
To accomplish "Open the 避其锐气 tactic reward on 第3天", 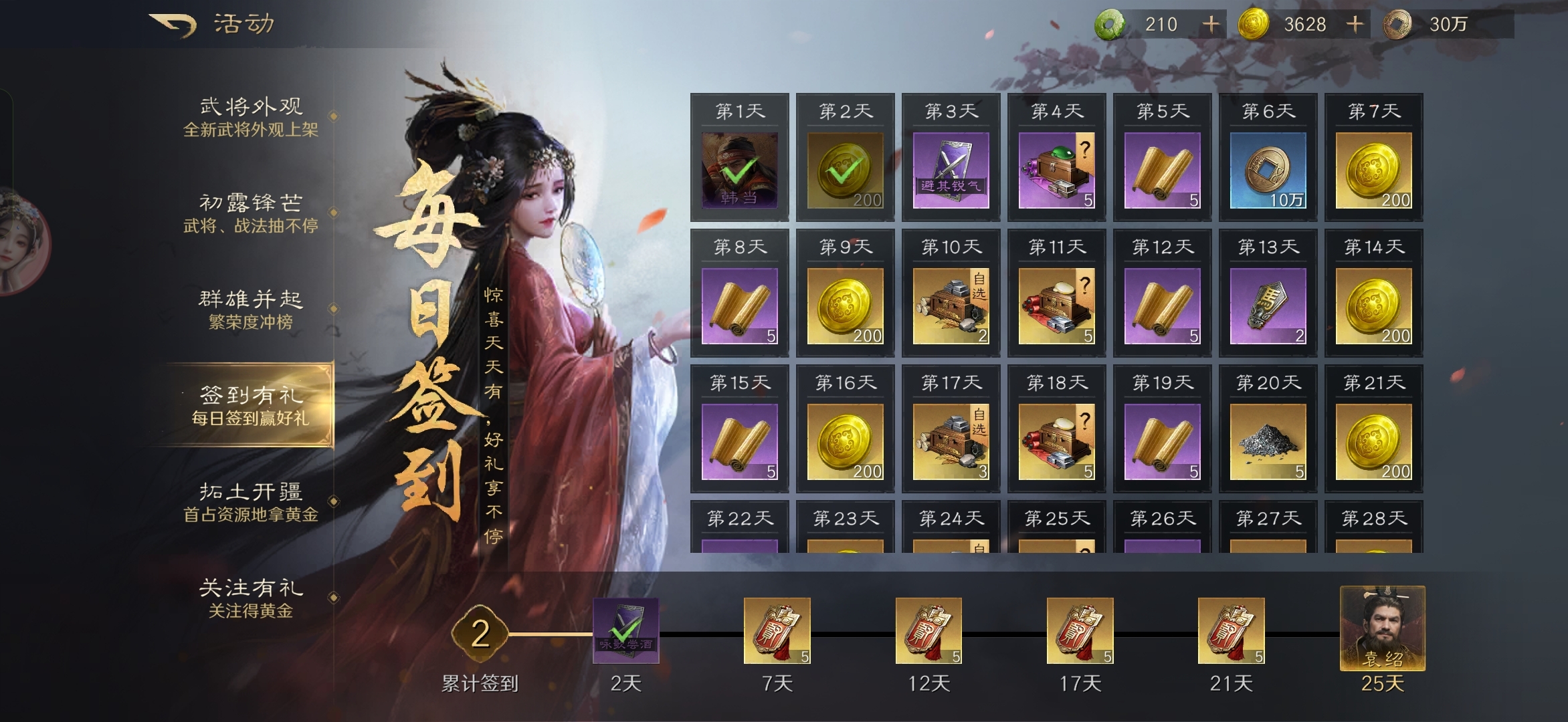I will (x=951, y=170).
